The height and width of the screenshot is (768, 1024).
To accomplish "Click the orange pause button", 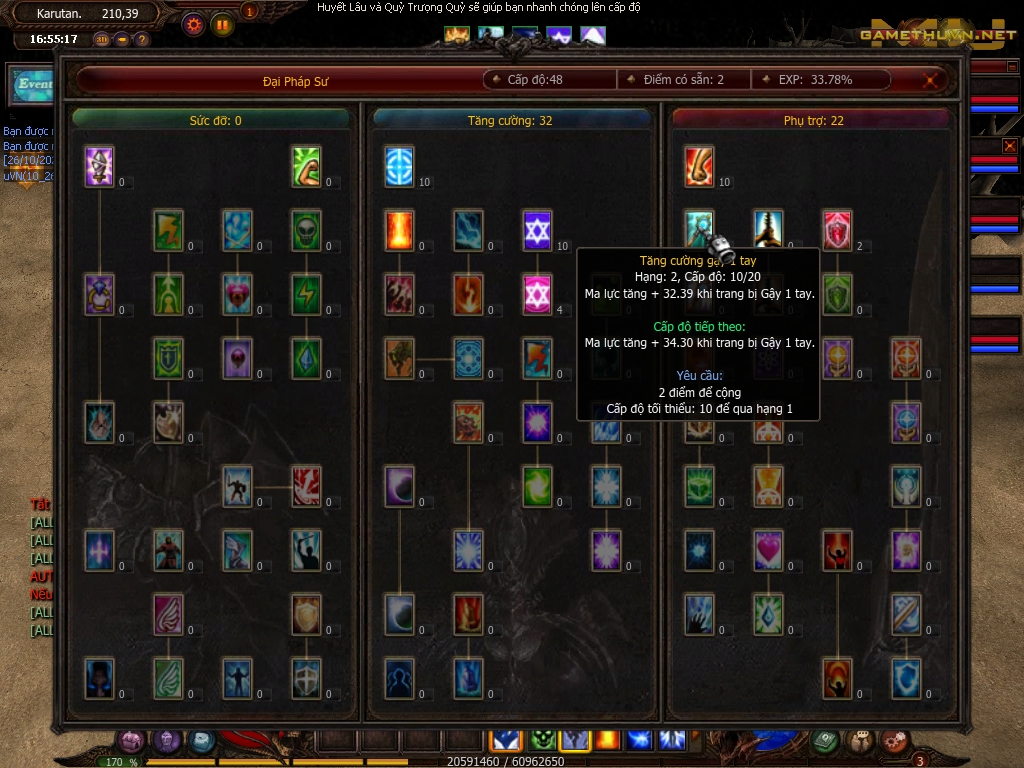I will tap(222, 23).
